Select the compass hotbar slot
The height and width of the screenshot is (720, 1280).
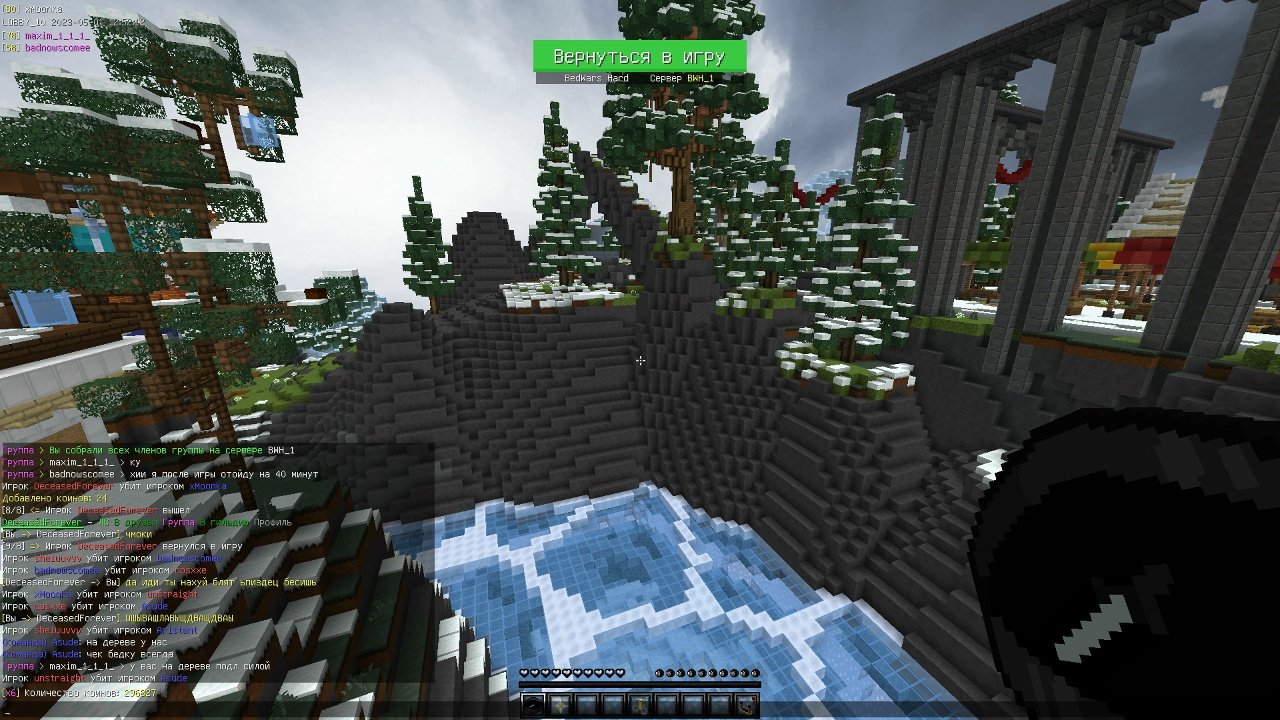click(534, 706)
